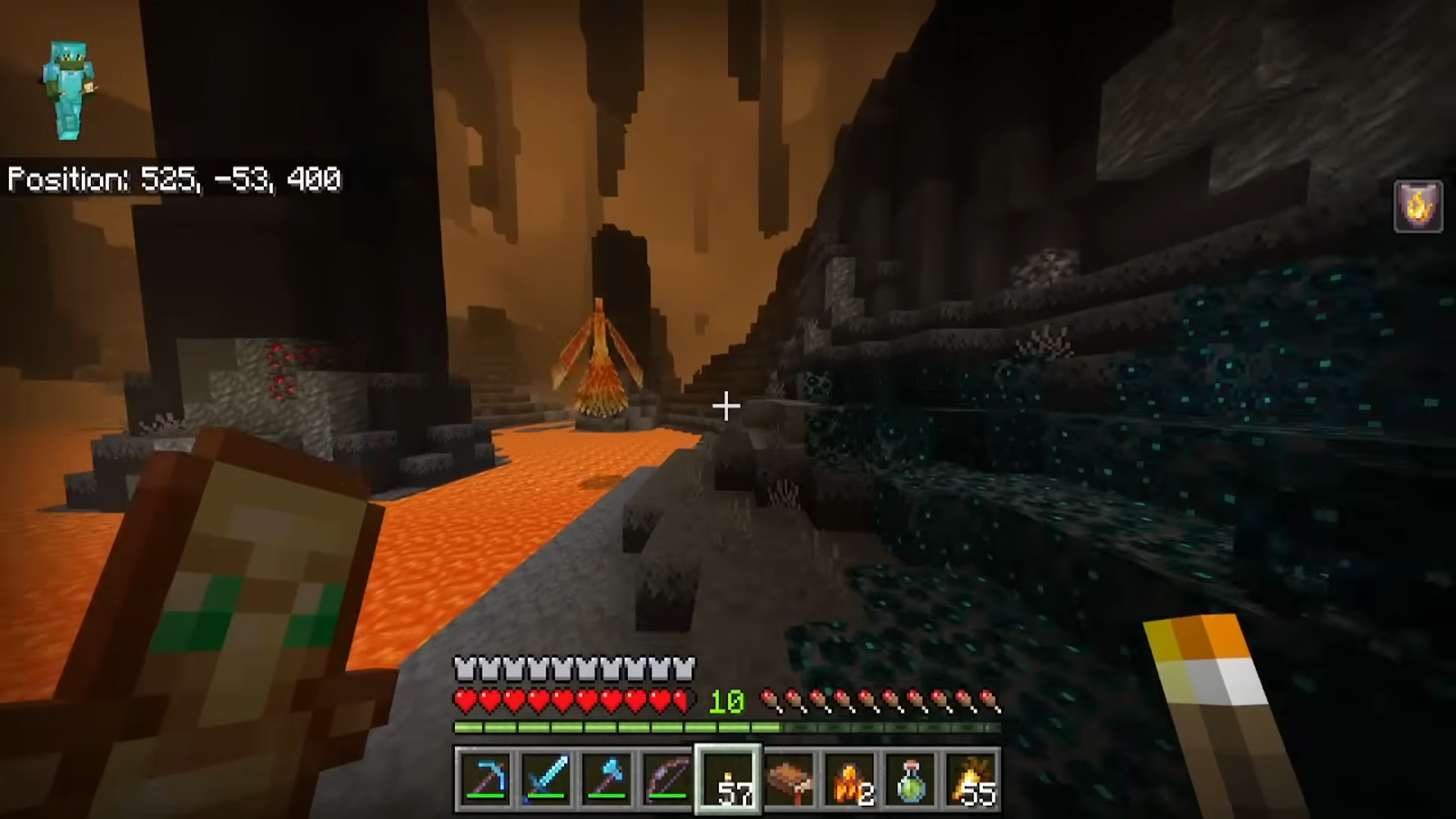Click the Fire Resistance status effect icon

point(1418,206)
